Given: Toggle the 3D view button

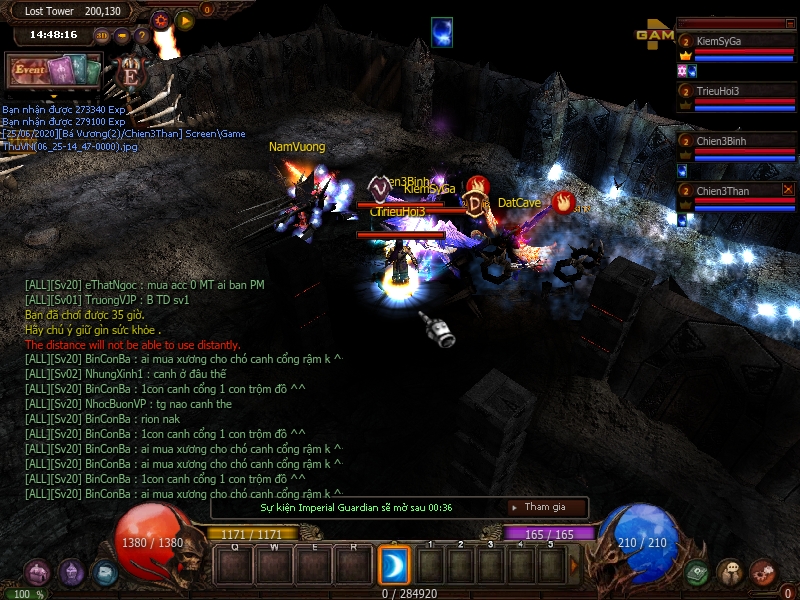Looking at the screenshot, I should [102, 35].
